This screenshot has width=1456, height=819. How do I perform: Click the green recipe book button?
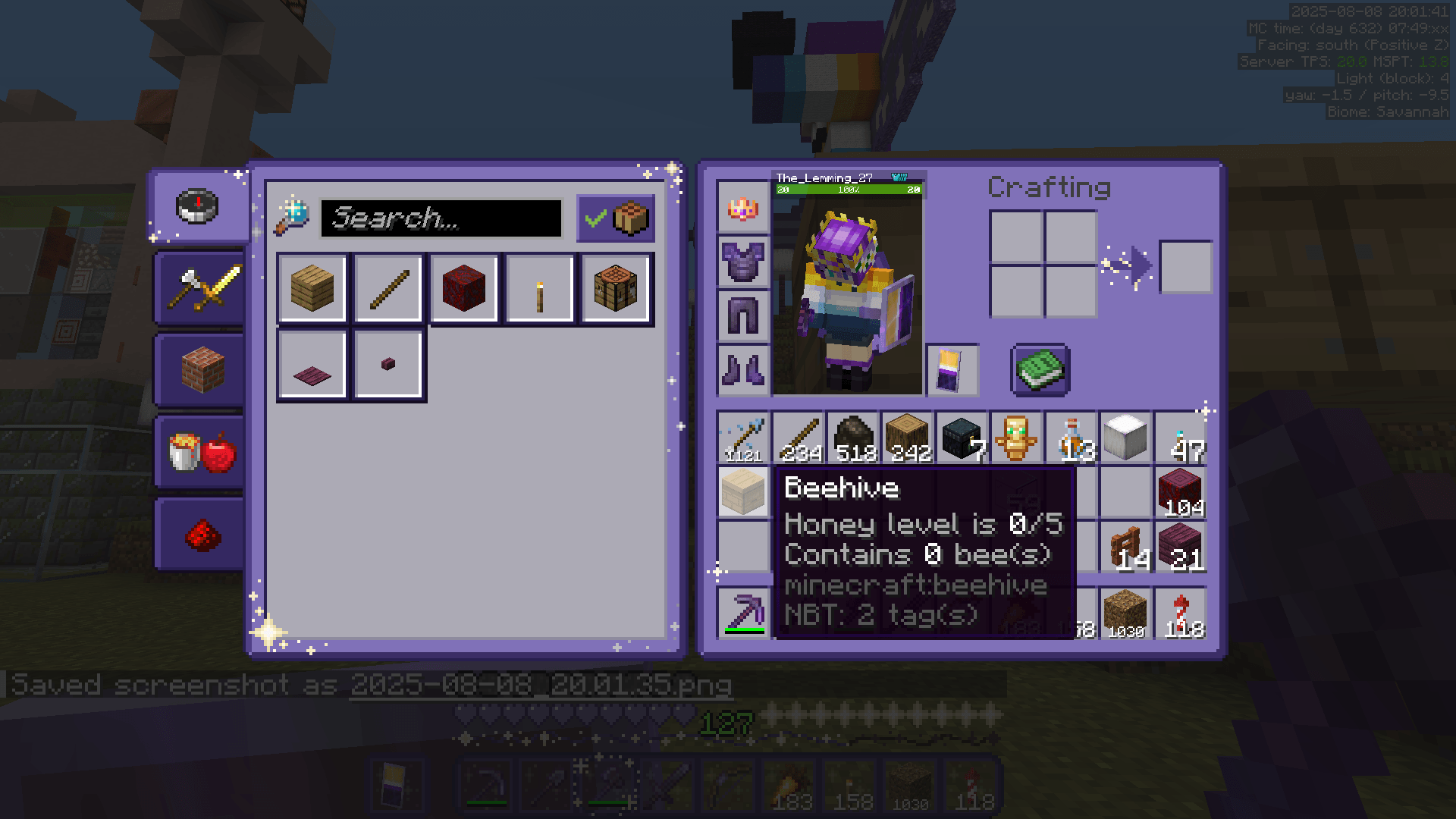tap(1040, 370)
